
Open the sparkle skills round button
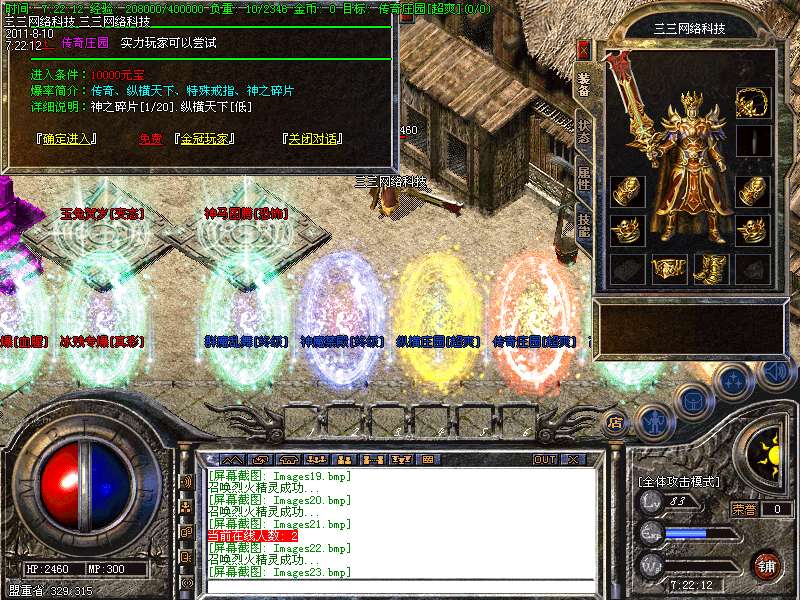pos(734,381)
